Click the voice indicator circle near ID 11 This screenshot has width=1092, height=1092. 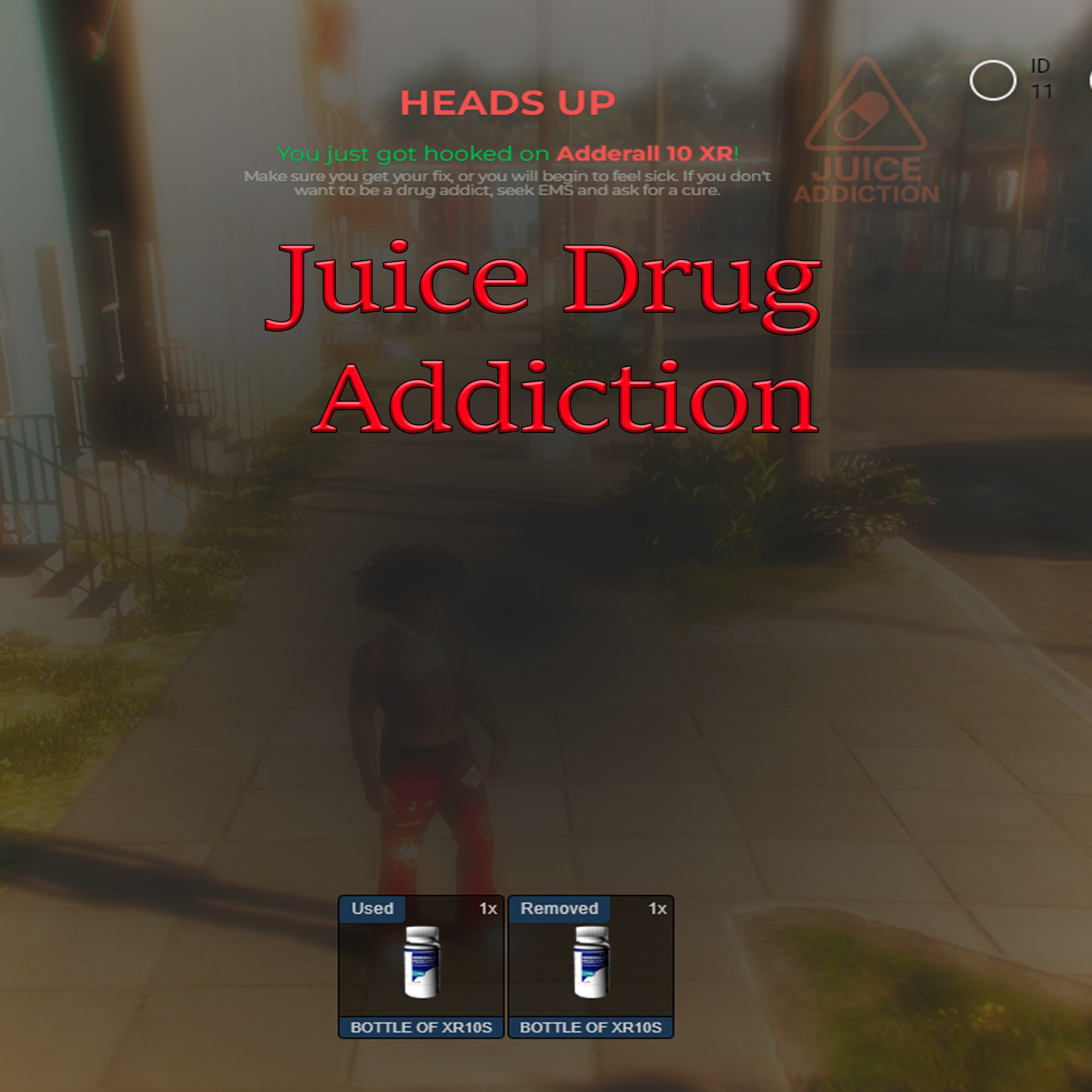point(993,79)
